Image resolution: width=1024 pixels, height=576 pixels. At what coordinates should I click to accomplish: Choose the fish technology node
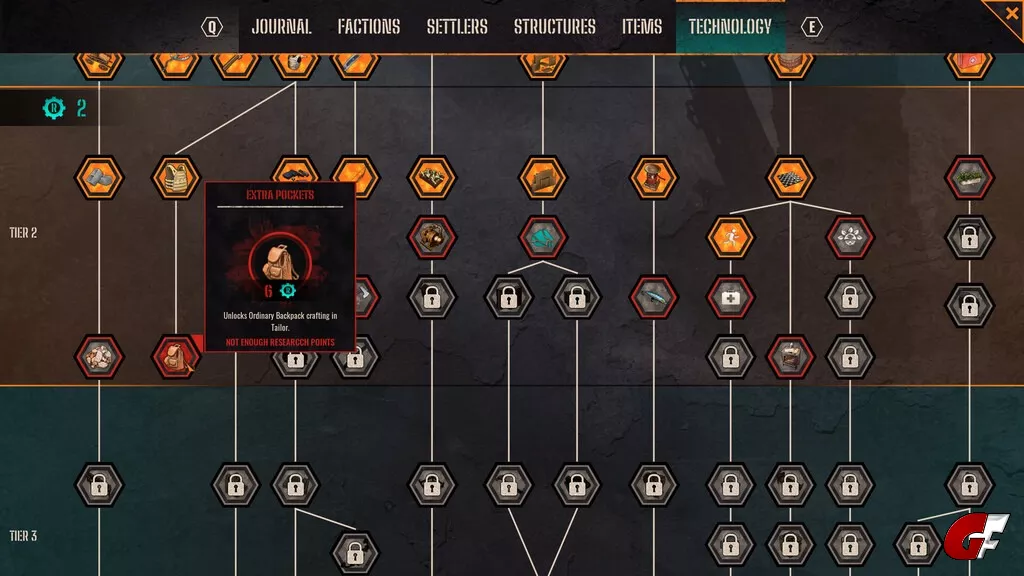pyautogui.click(x=653, y=297)
